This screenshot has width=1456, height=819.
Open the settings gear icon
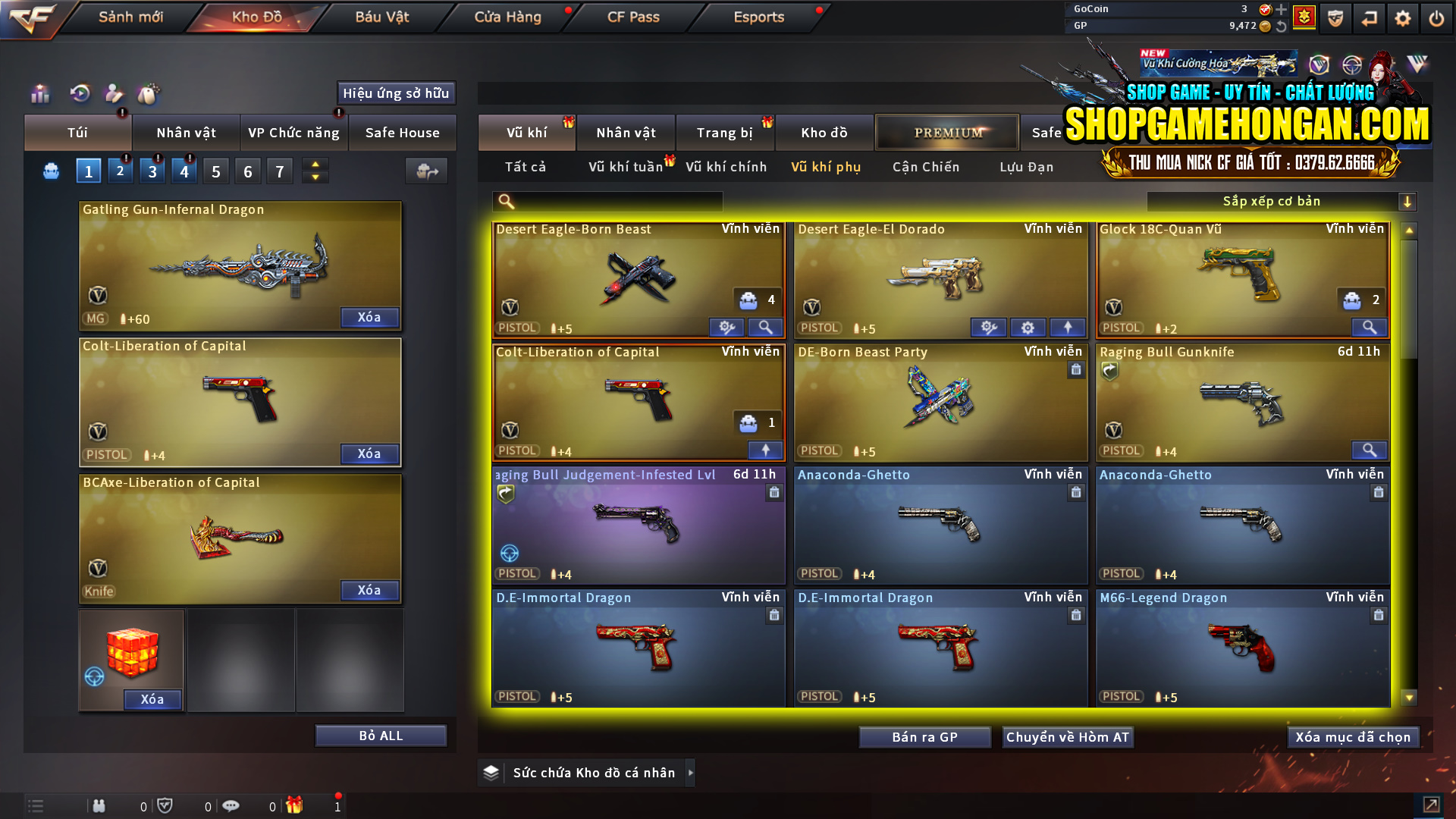[x=1403, y=17]
